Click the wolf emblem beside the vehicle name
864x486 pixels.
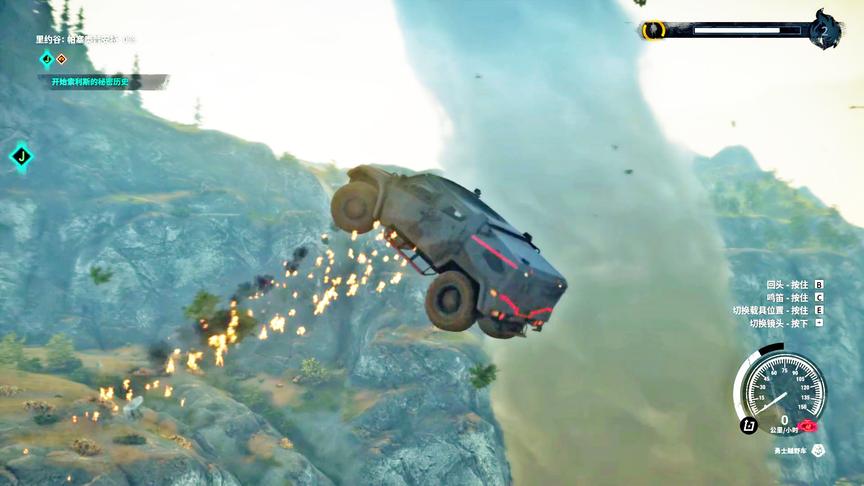818,450
